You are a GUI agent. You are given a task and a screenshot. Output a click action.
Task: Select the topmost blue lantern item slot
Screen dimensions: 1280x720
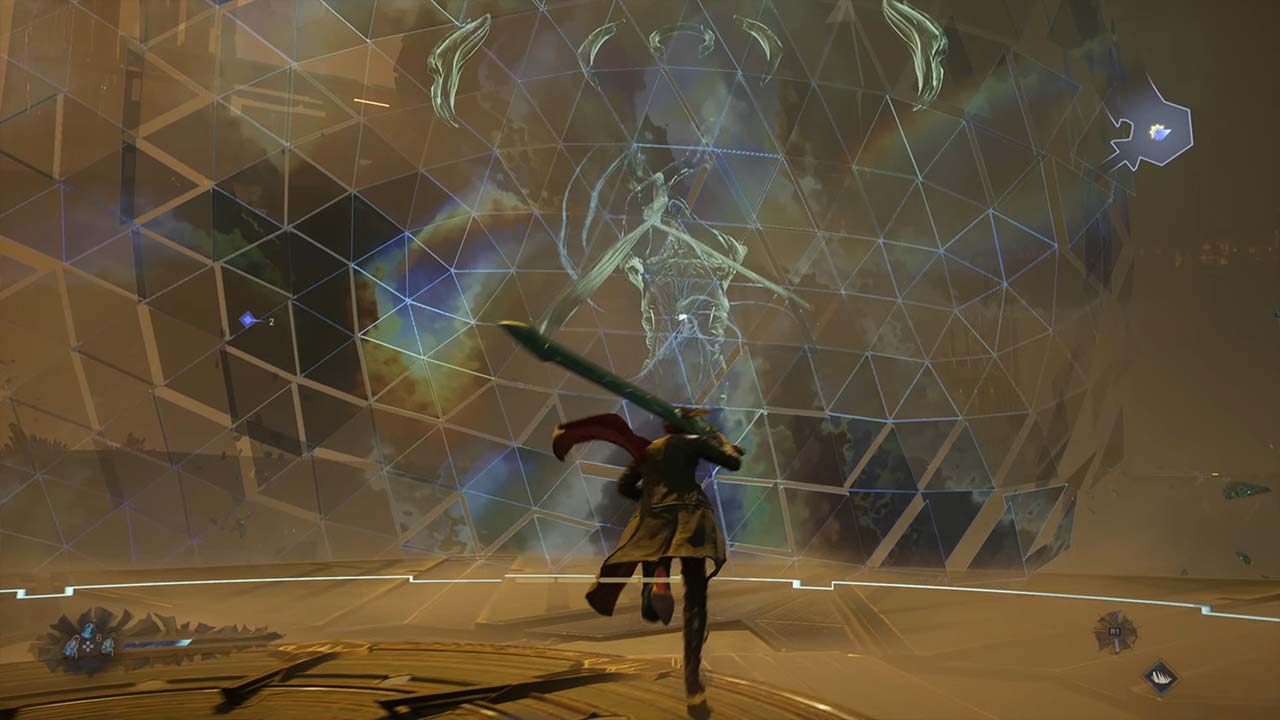coord(88,631)
